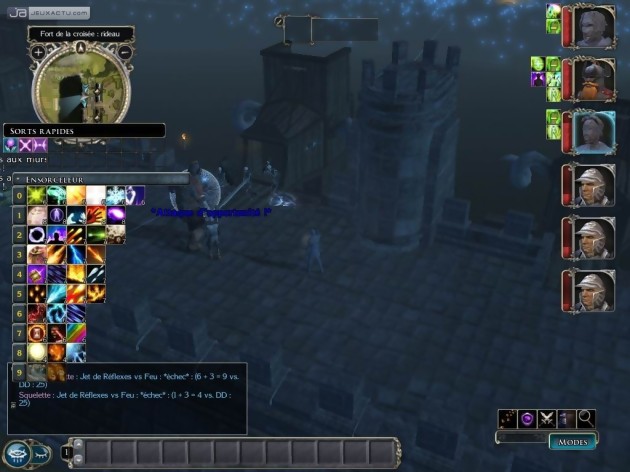Click the magnifying glass mode icon
The image size is (630, 472).
(x=586, y=418)
